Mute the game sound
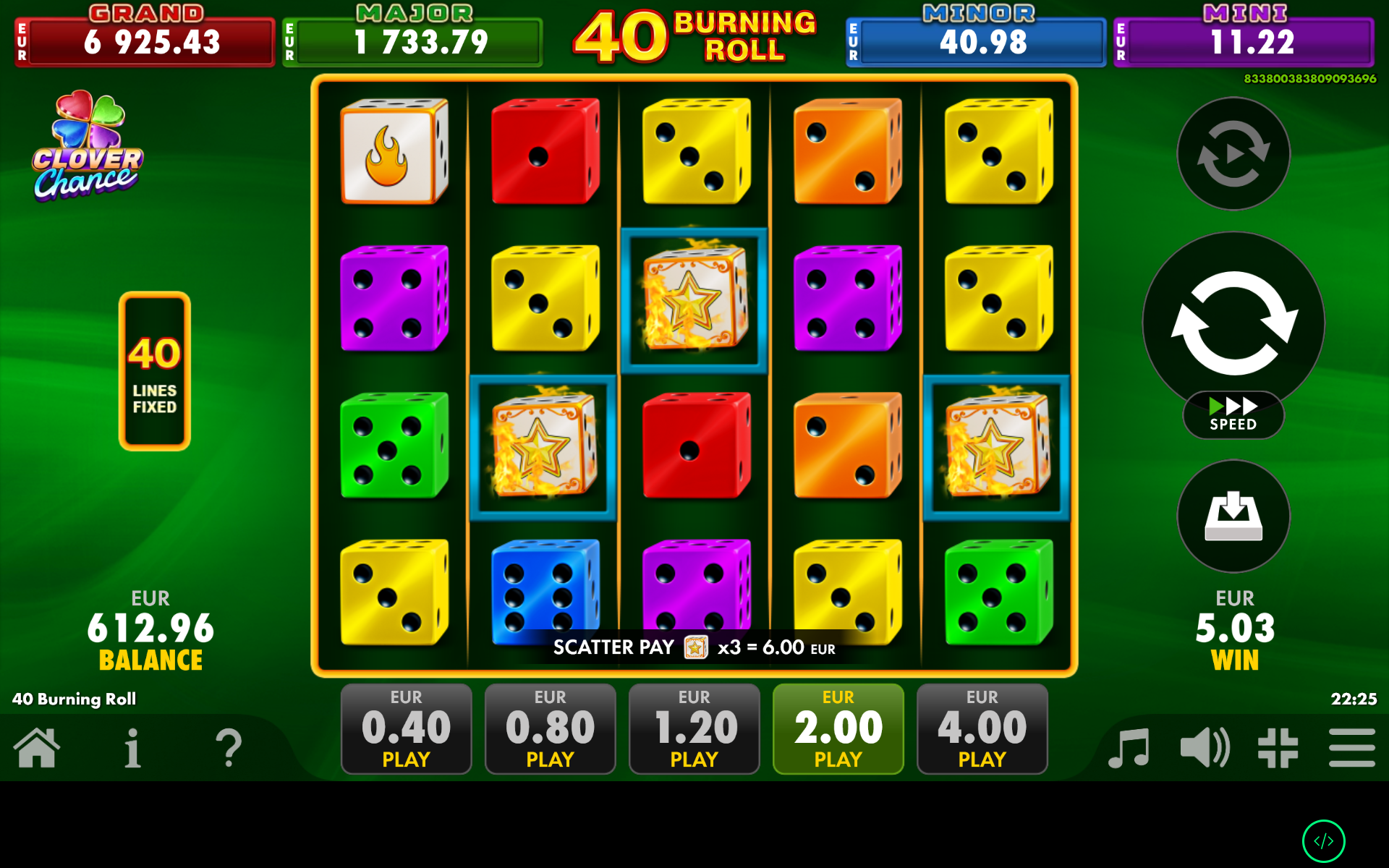This screenshot has height=868, width=1389. [x=1203, y=749]
